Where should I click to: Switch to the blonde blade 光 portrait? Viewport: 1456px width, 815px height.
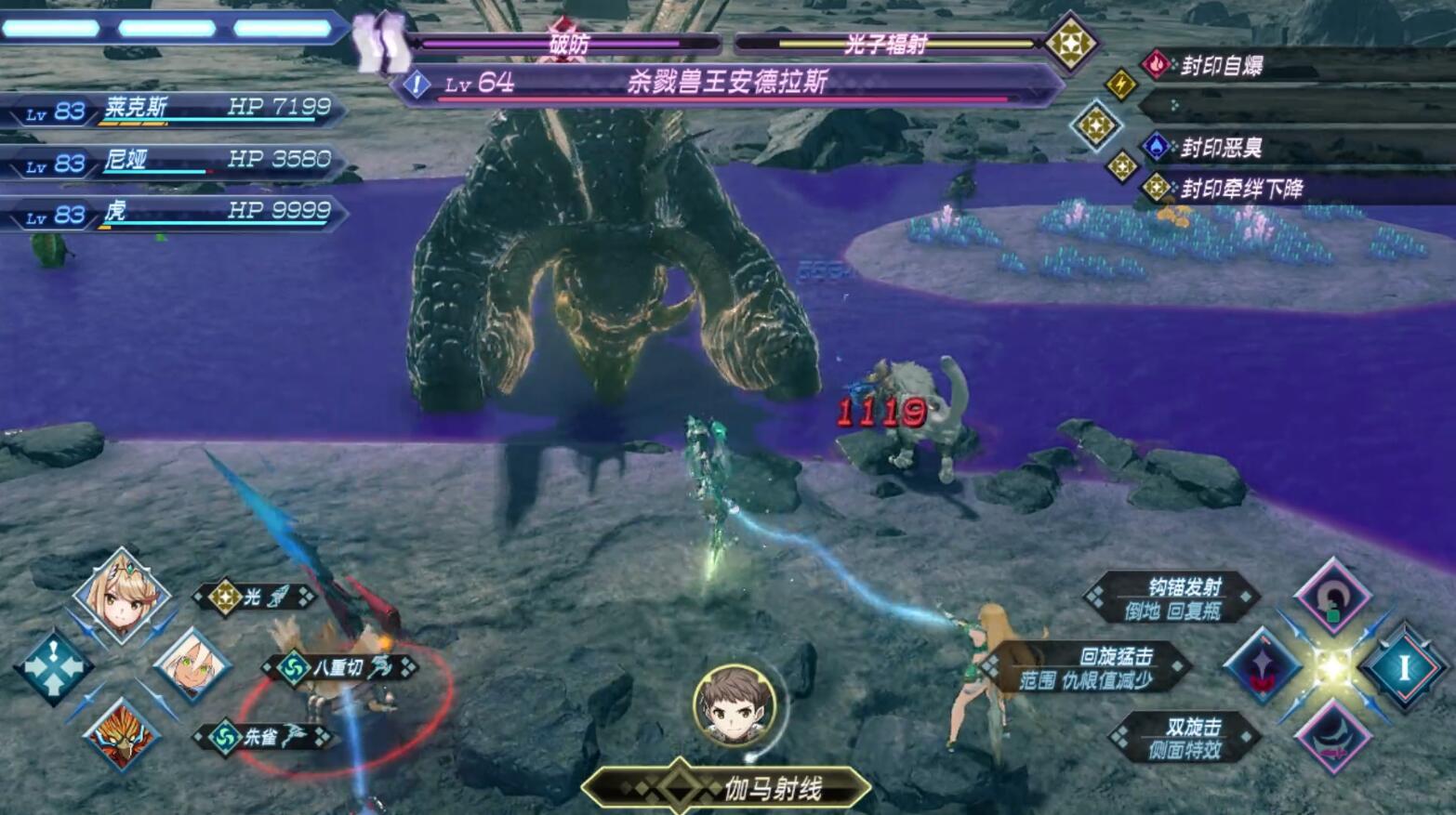click(123, 596)
